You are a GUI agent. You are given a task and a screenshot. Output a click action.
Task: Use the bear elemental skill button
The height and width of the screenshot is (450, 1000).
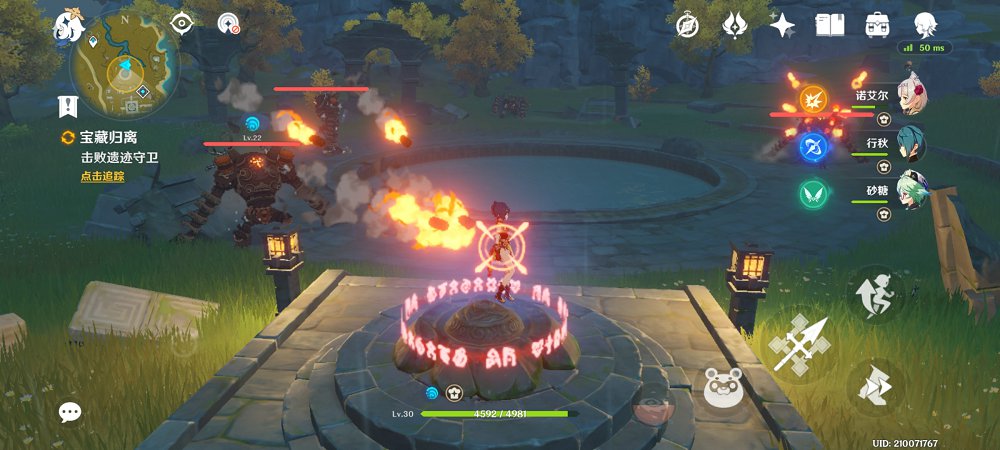coord(722,386)
